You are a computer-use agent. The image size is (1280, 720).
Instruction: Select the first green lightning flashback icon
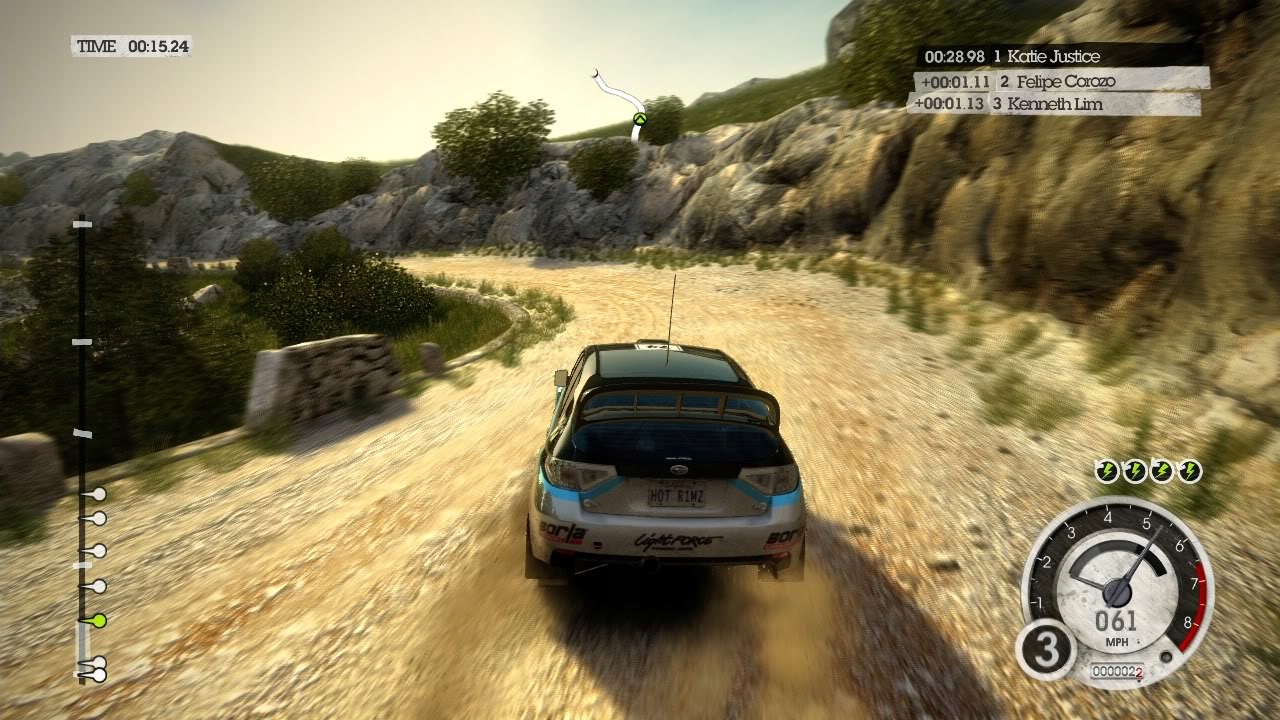click(1106, 472)
